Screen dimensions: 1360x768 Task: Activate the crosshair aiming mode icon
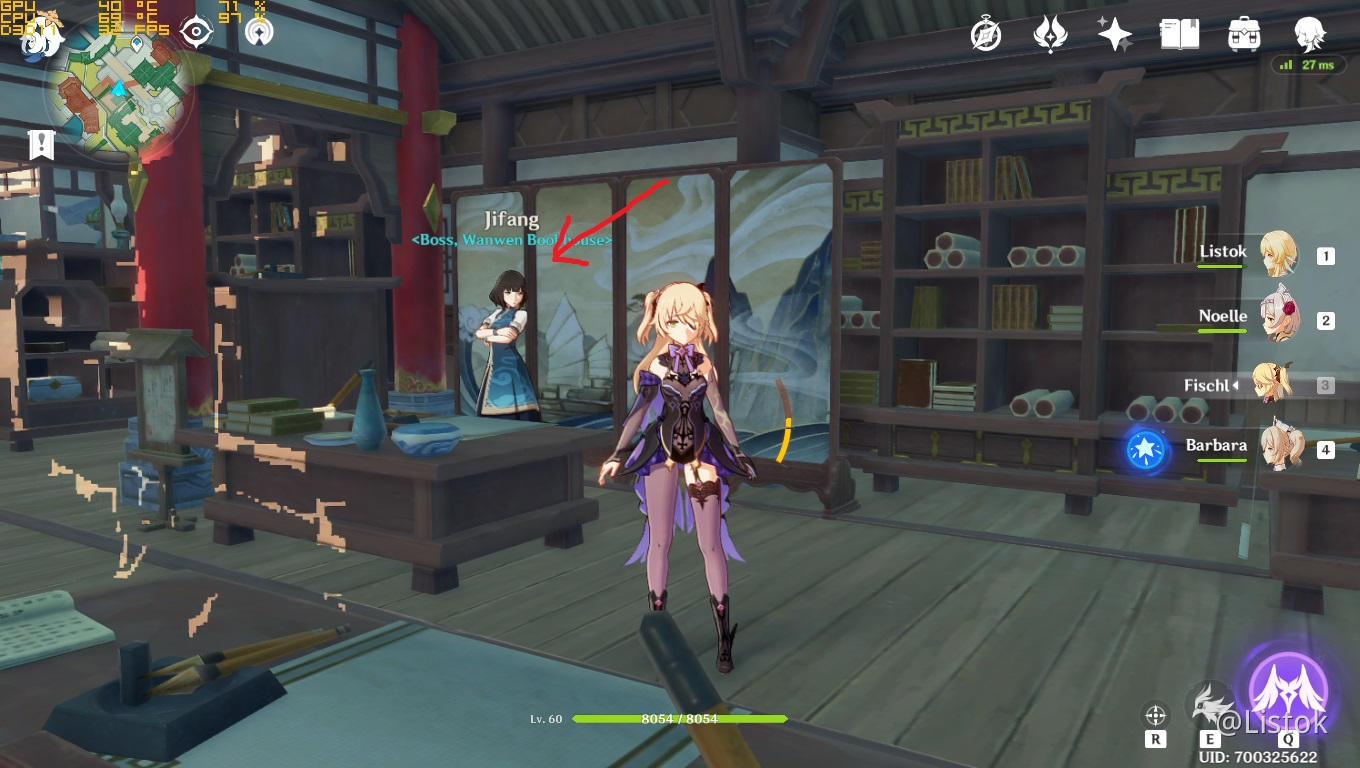coord(1156,715)
